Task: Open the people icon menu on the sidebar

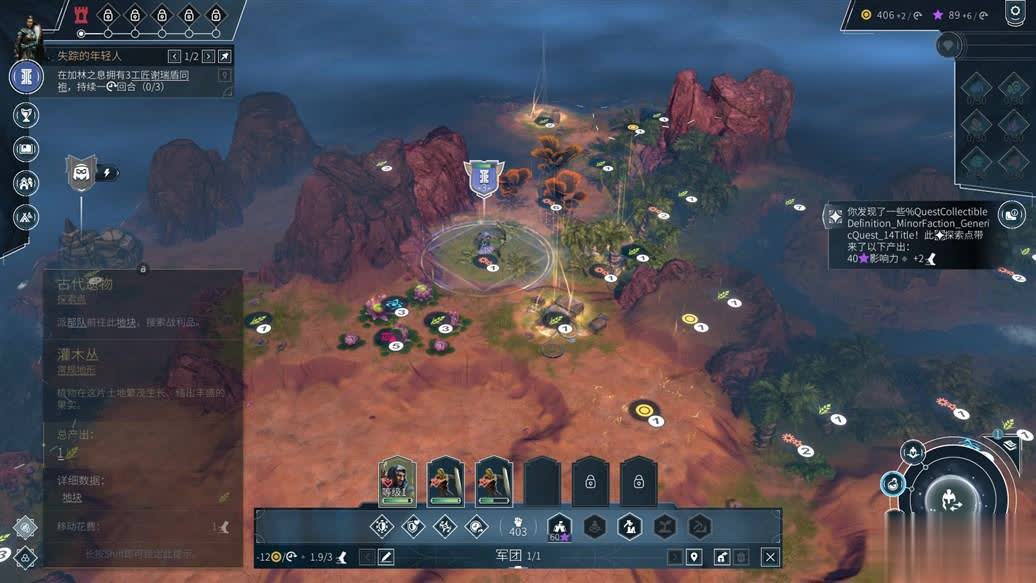Action: 26,183
